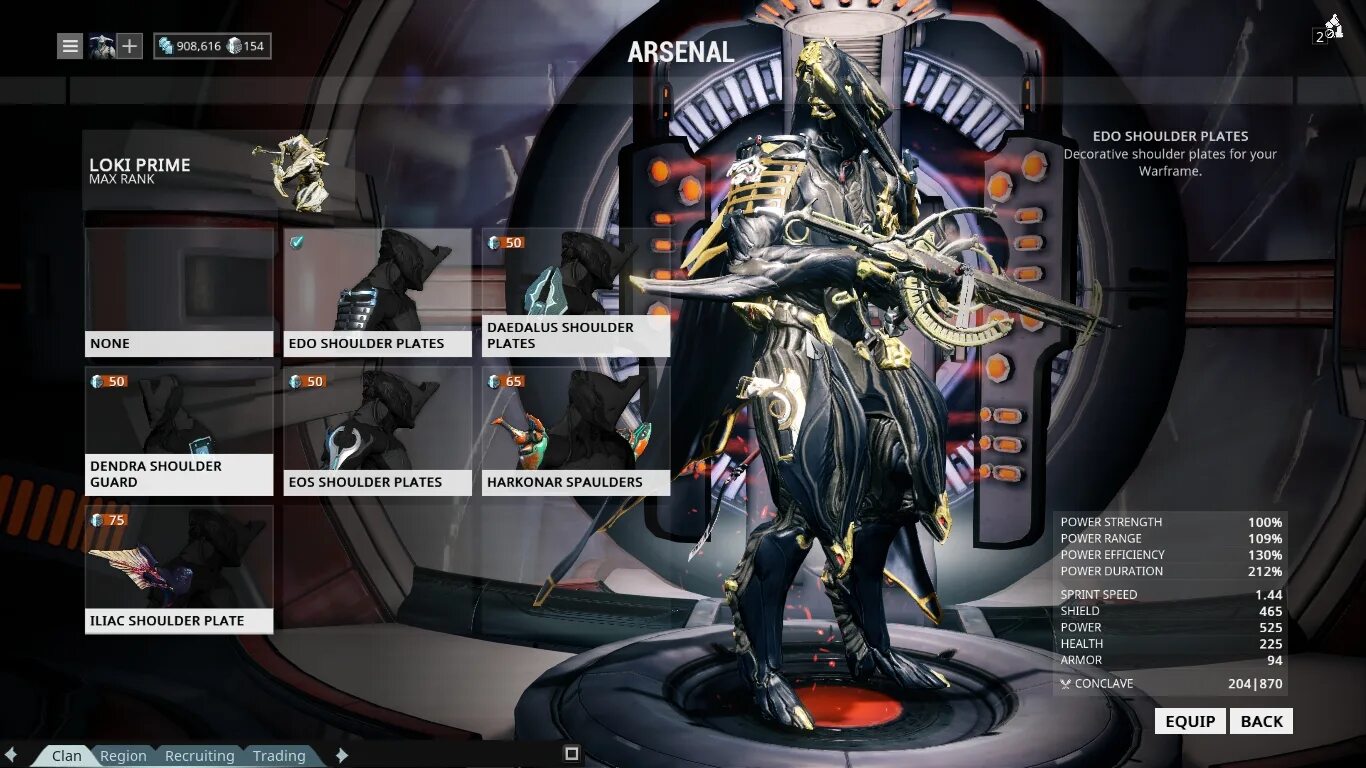Select Harkonar Spaulders
Screen dimensions: 1366x768
pyautogui.click(x=575, y=431)
